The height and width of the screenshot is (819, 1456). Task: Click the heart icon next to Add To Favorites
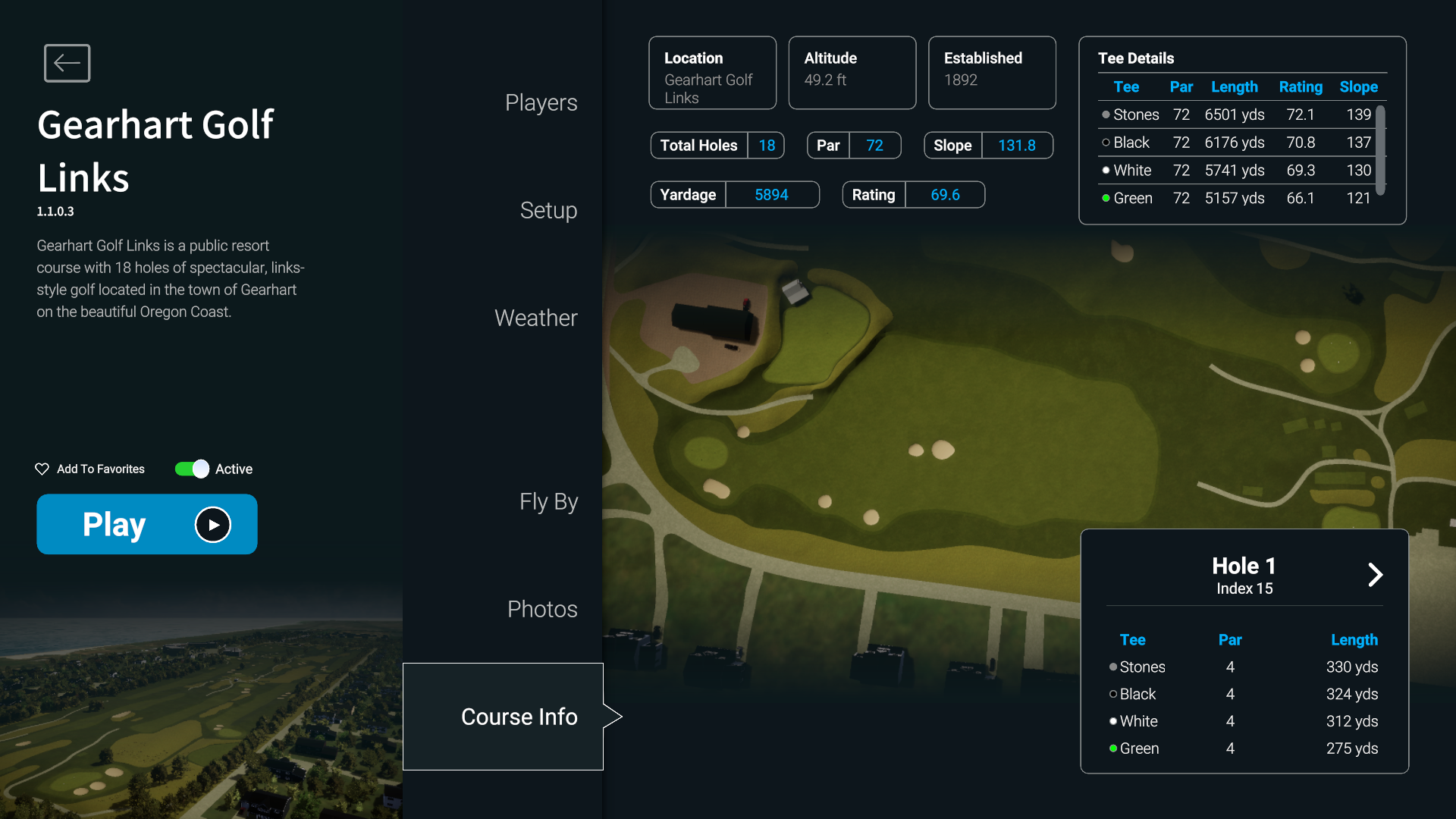click(42, 469)
